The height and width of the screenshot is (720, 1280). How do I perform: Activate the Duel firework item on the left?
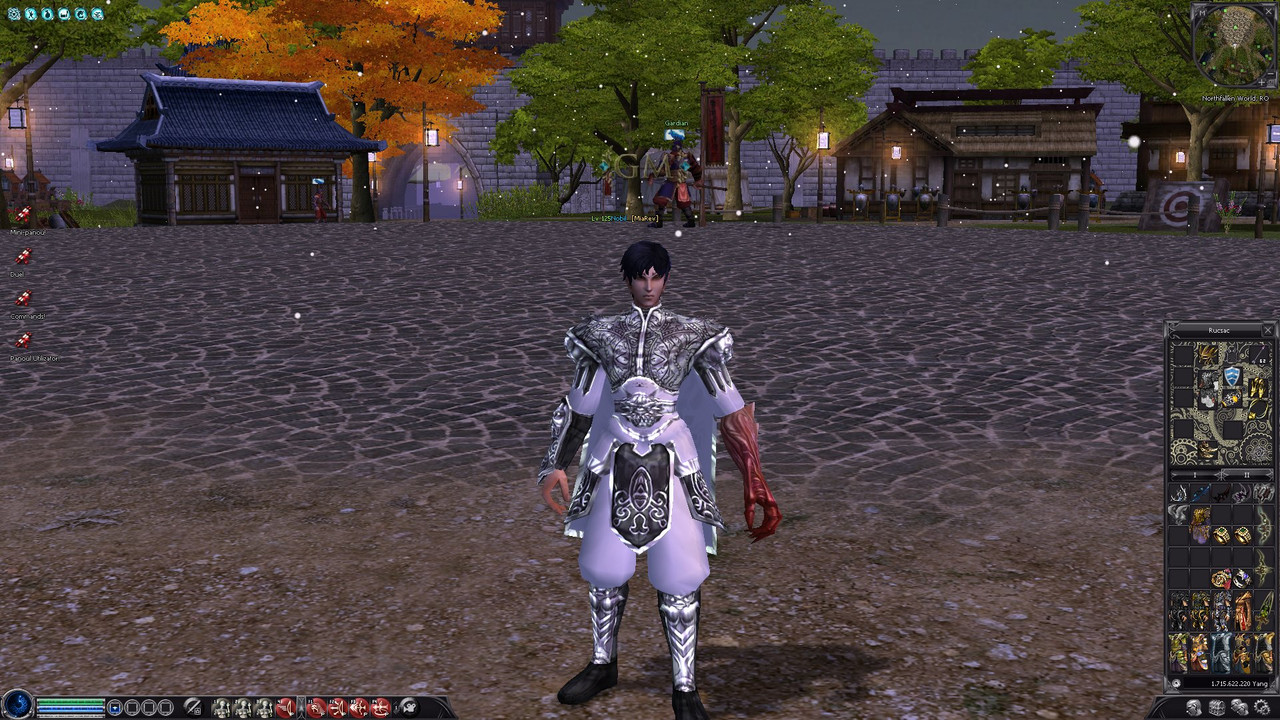click(23, 255)
